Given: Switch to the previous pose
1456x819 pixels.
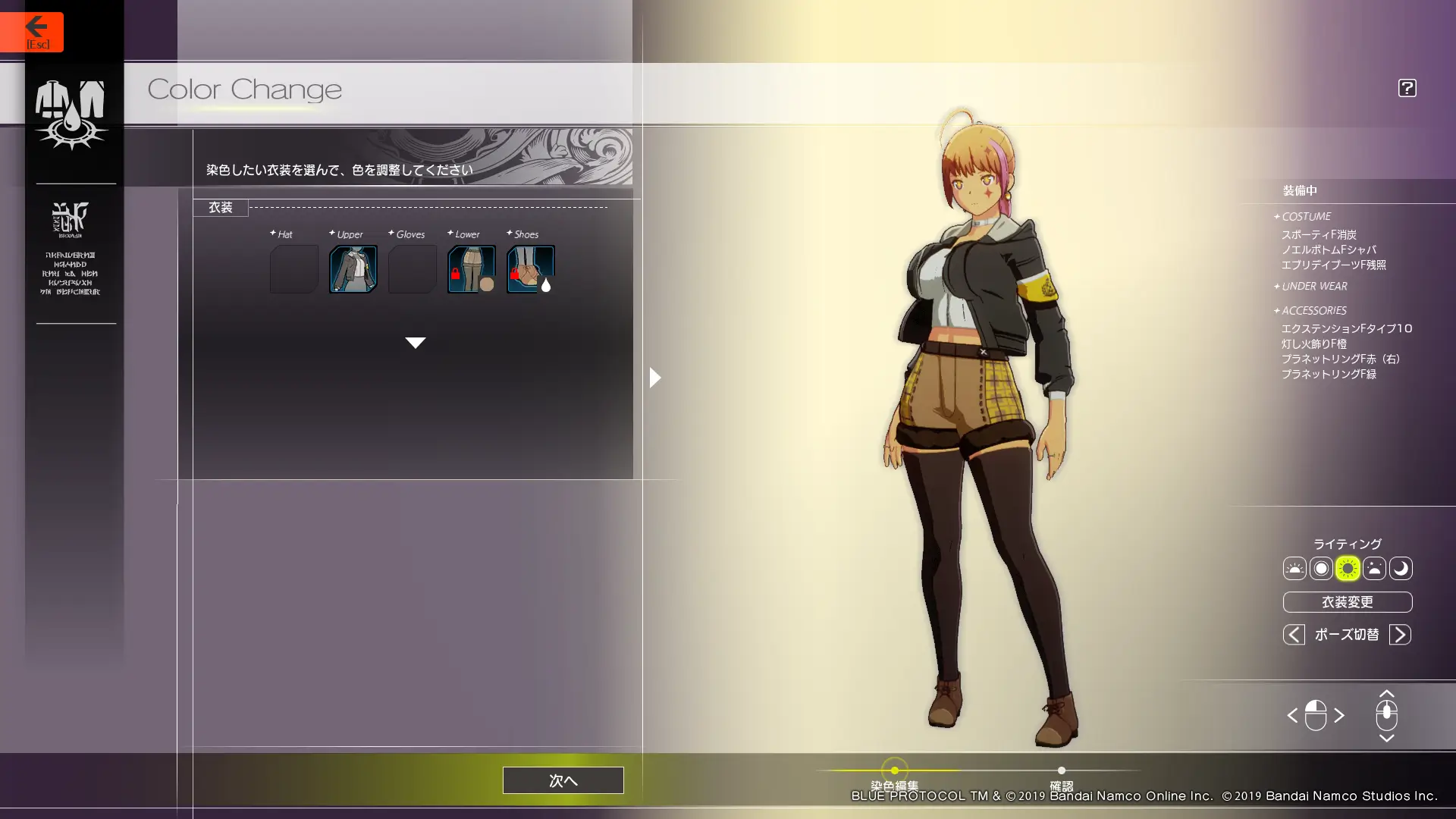Looking at the screenshot, I should click(1294, 635).
